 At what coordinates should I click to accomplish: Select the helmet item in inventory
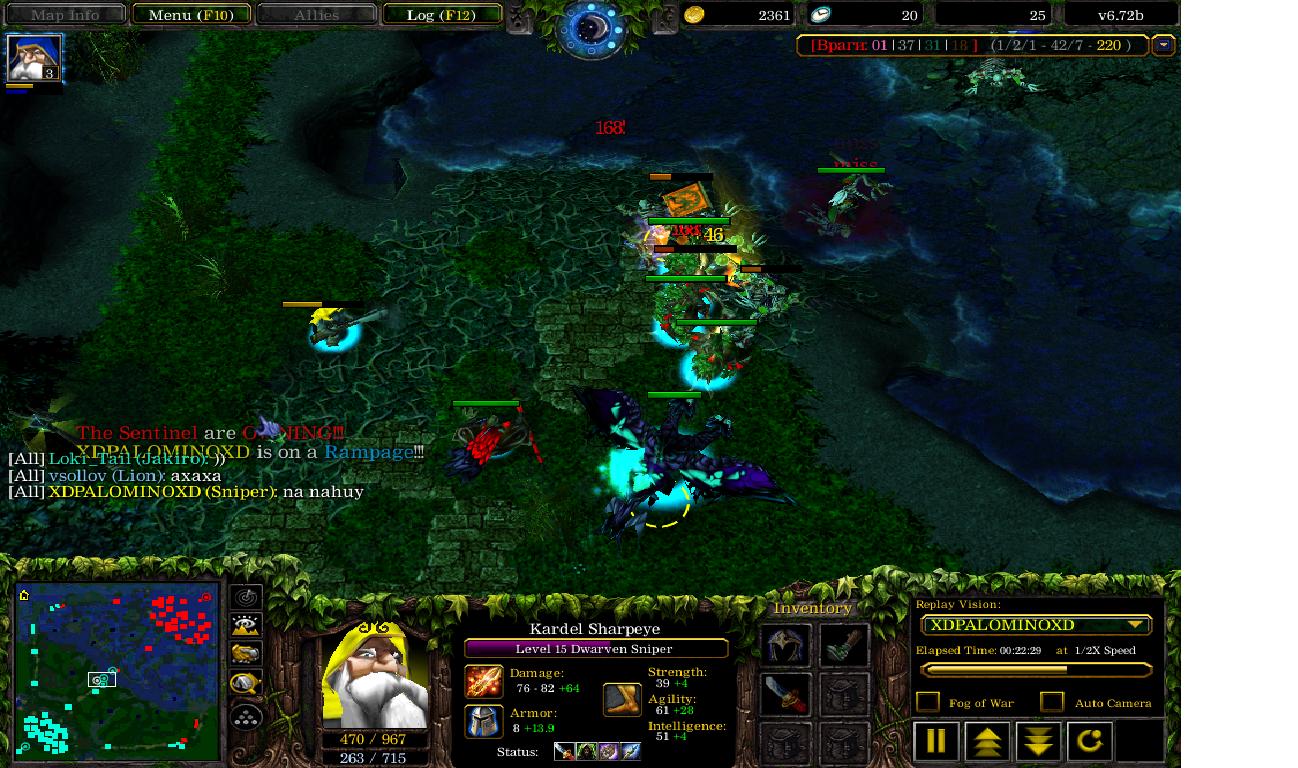pos(787,646)
